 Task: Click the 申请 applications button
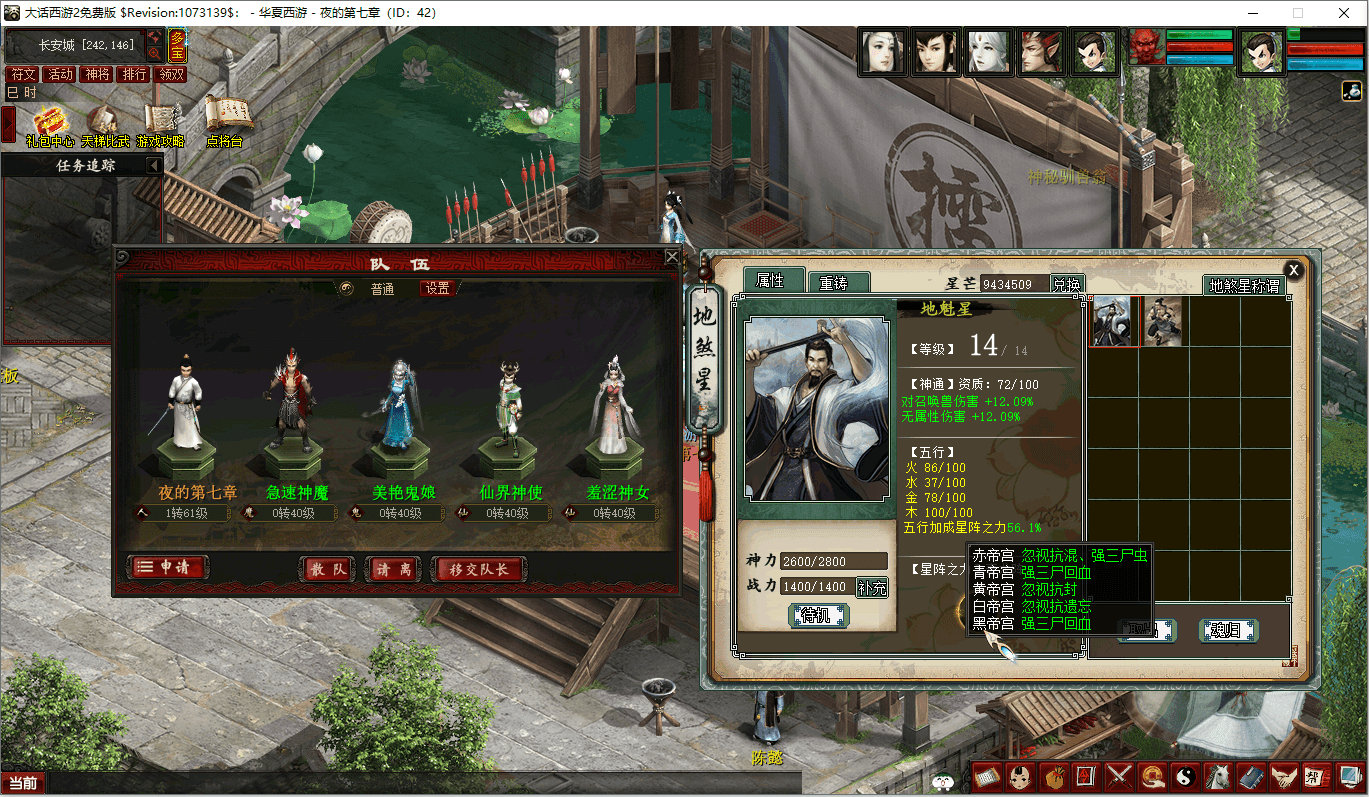(x=168, y=568)
